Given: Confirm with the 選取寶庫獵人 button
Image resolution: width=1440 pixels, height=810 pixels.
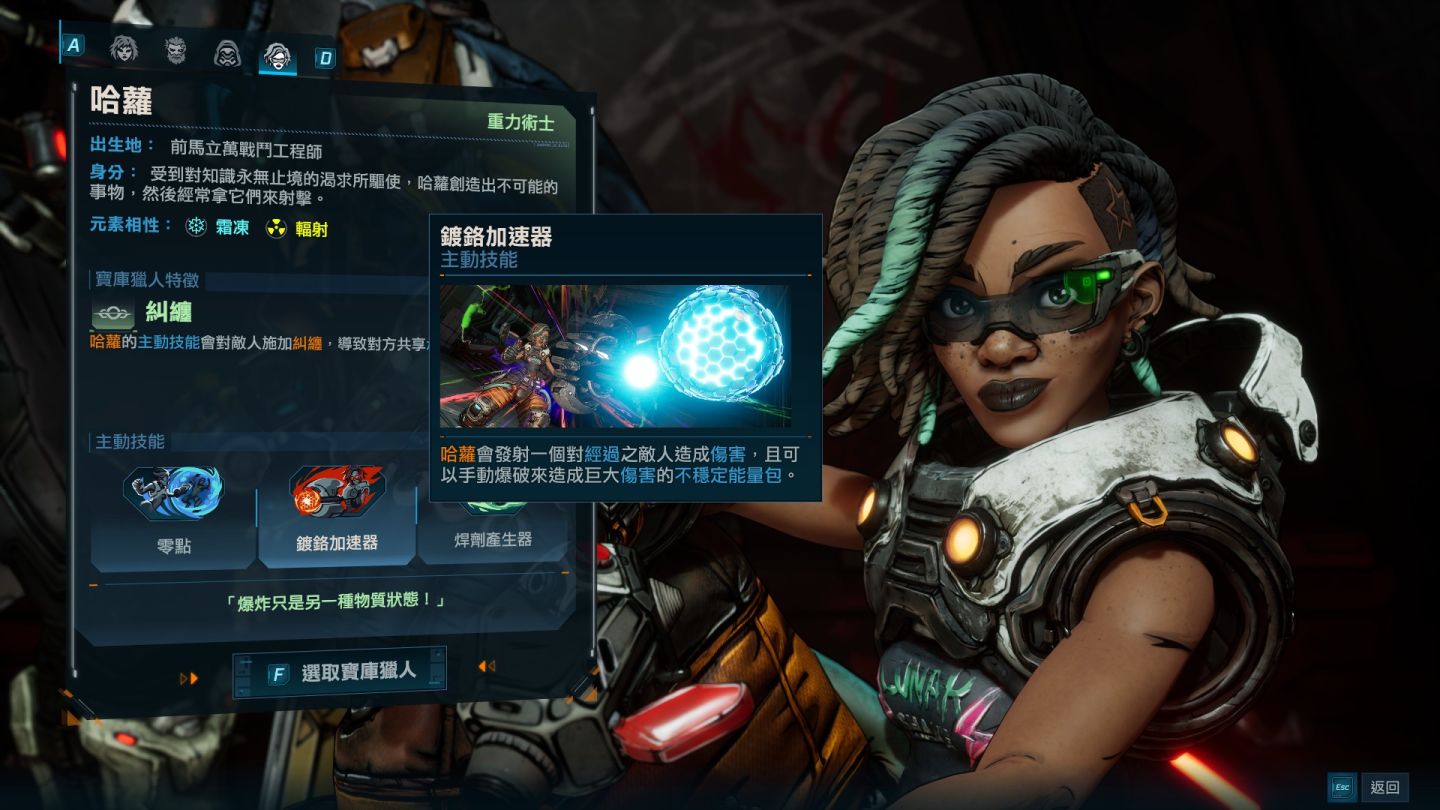Looking at the screenshot, I should coord(340,672).
